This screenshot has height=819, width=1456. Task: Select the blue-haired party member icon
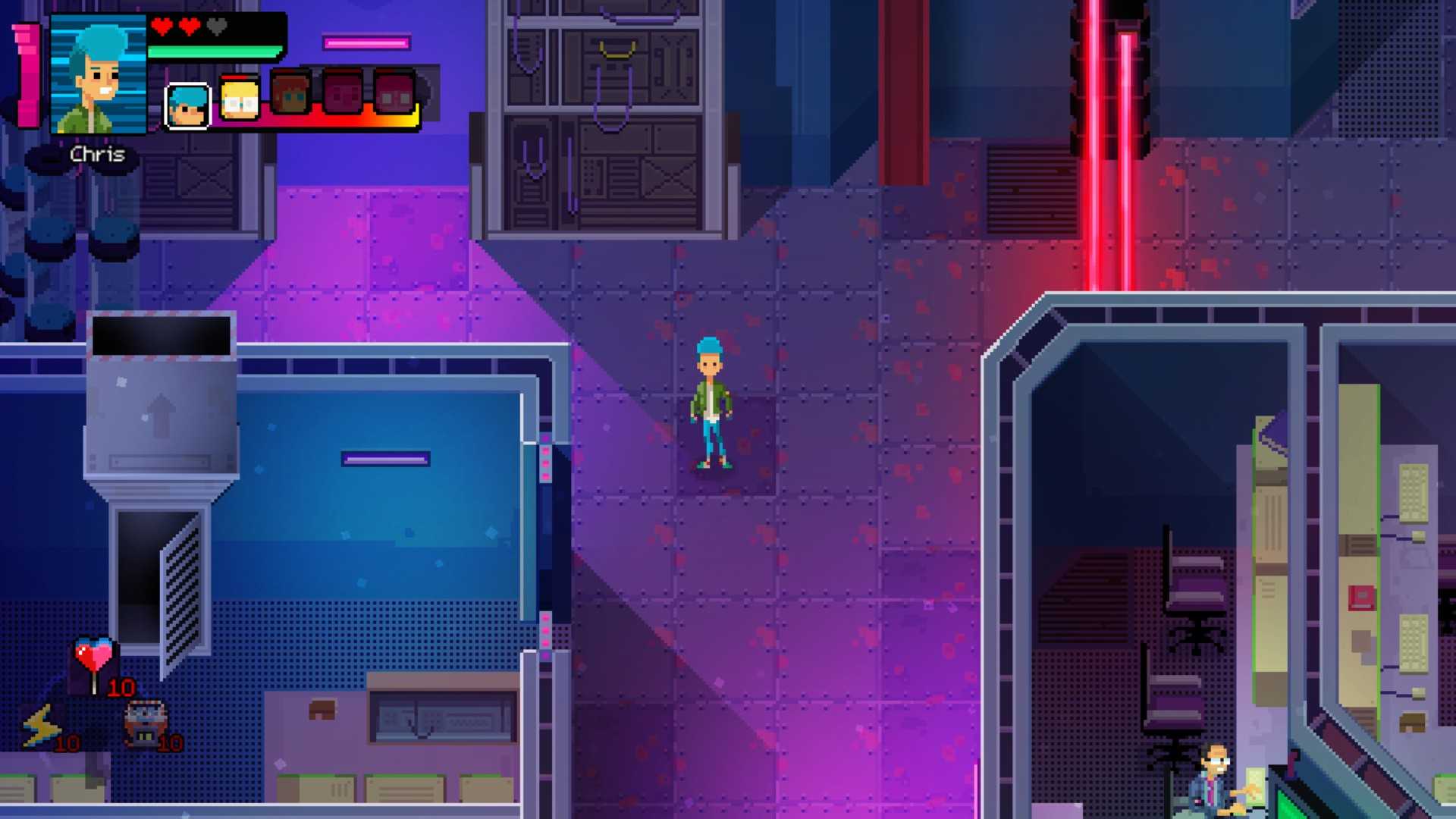point(187,105)
